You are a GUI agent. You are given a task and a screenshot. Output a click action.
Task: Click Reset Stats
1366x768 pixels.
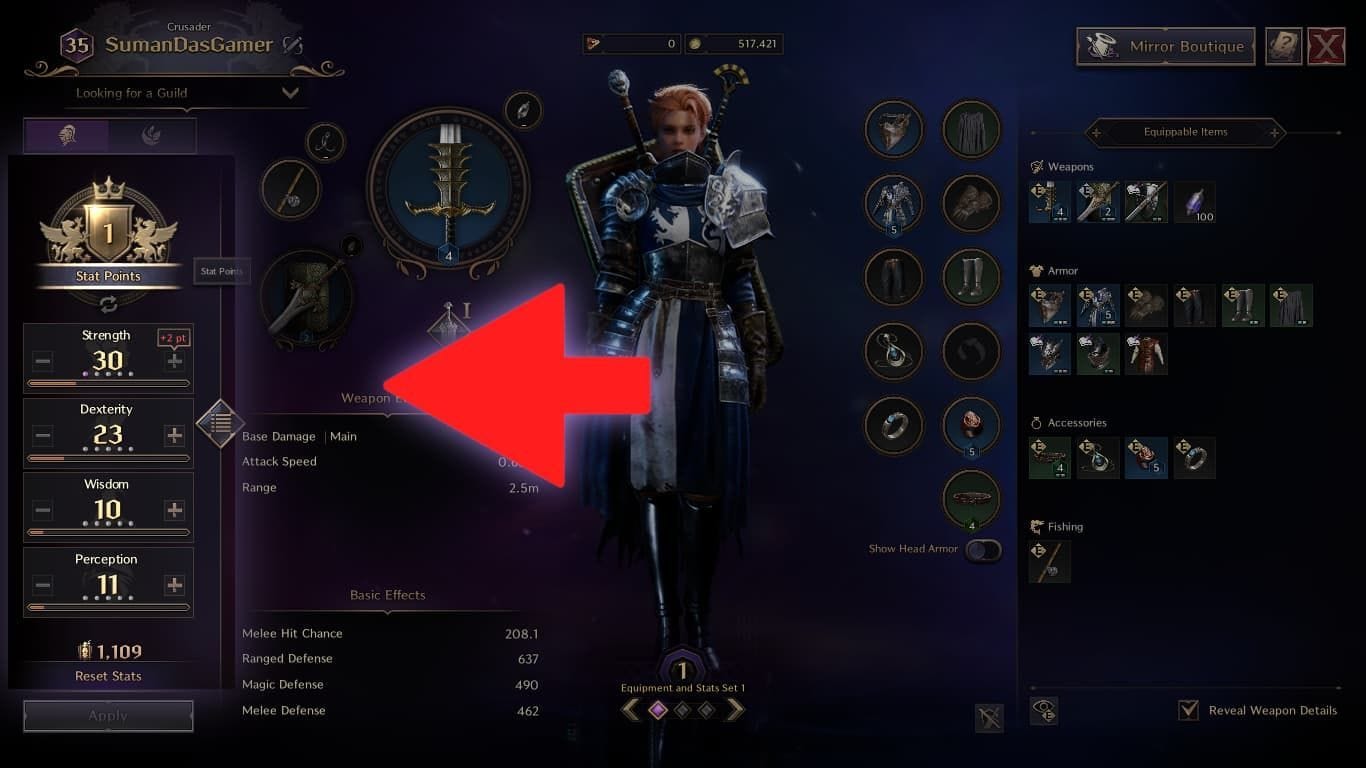(107, 676)
